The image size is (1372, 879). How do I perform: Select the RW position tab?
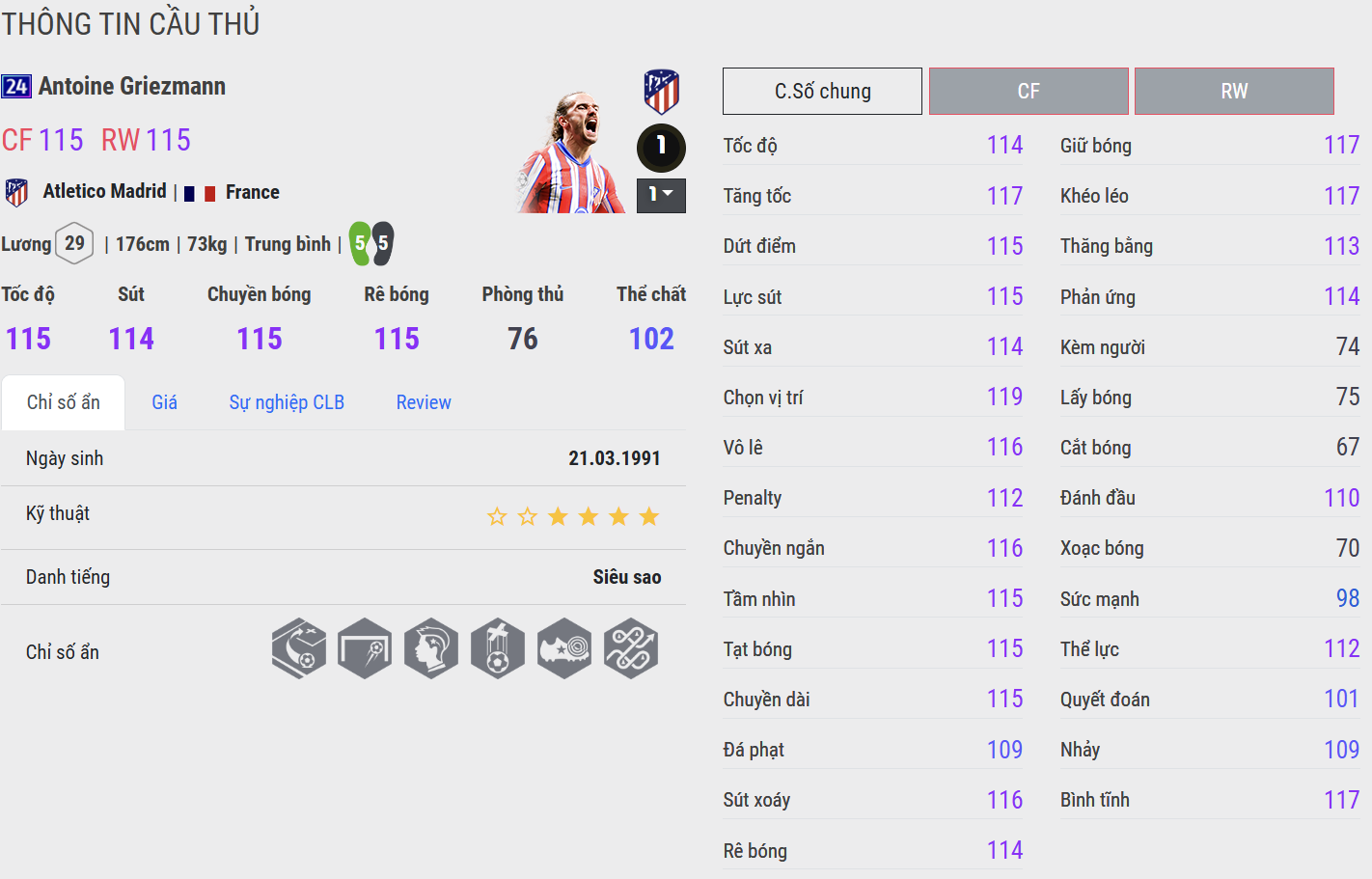click(1234, 92)
